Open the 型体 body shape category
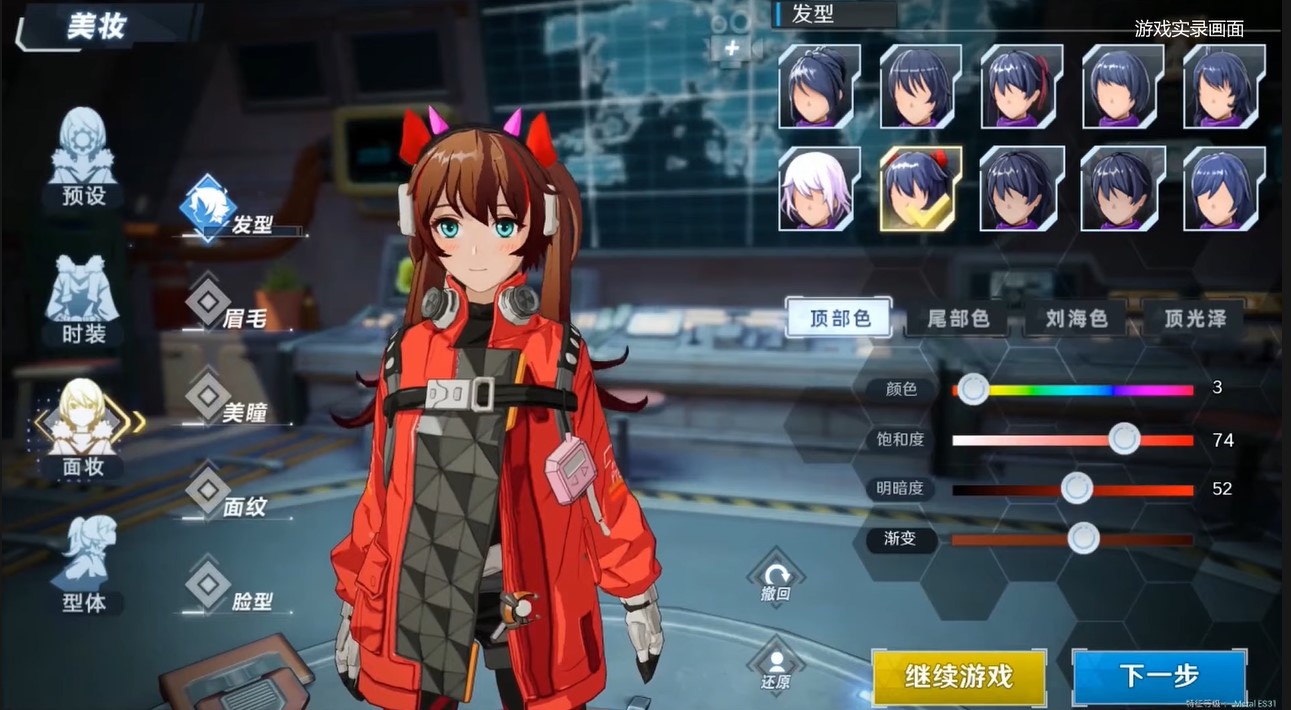Image resolution: width=1291 pixels, height=710 pixels. click(x=84, y=565)
